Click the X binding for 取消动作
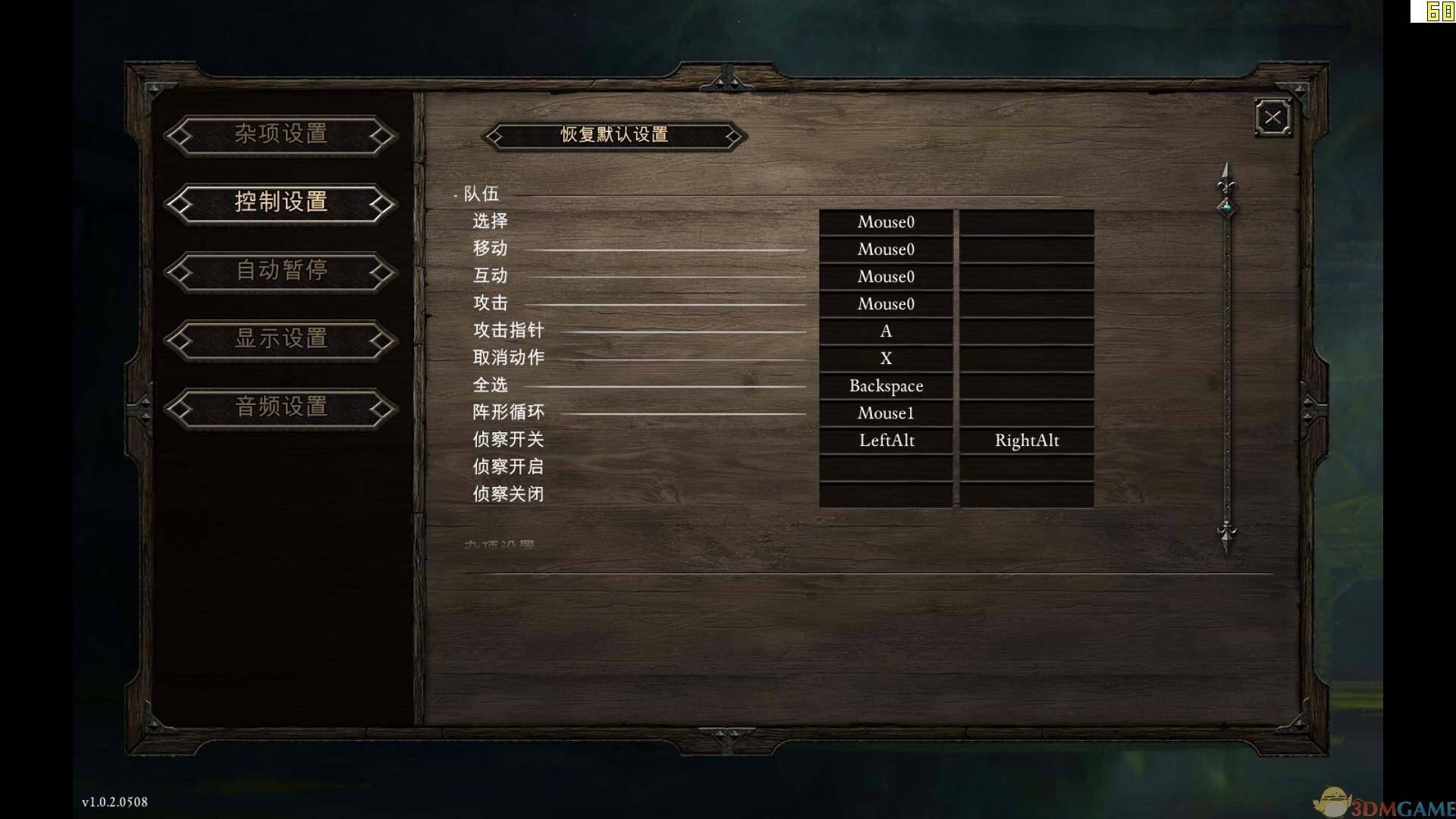 pos(886,358)
